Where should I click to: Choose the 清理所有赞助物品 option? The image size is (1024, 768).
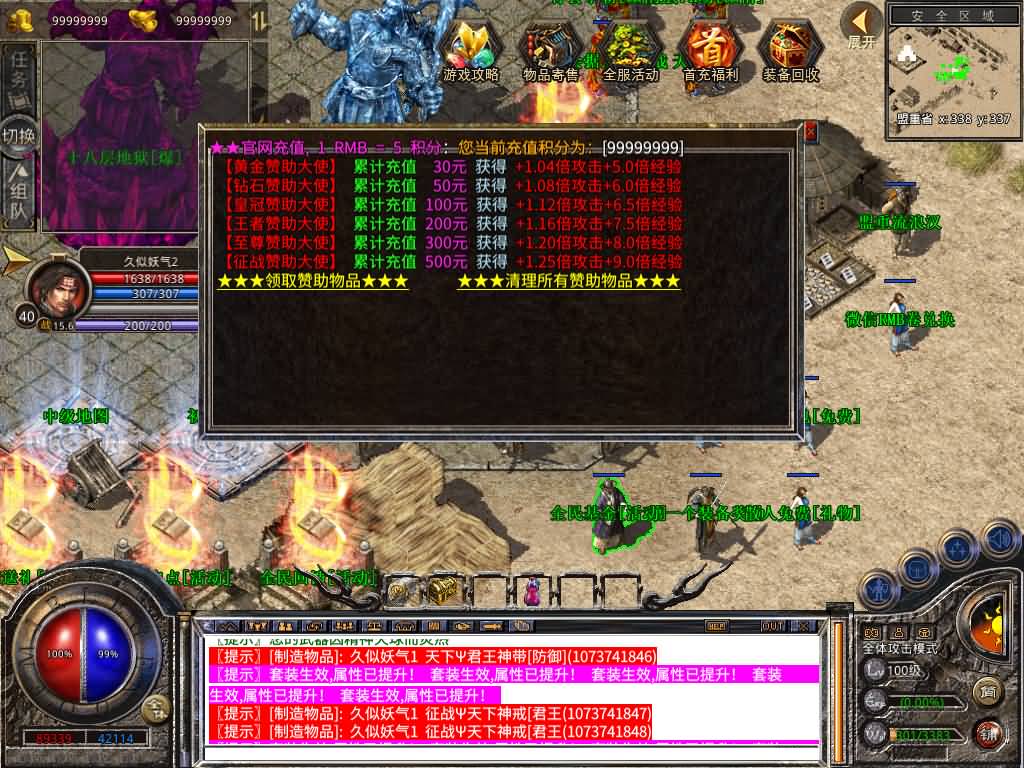[x=568, y=282]
